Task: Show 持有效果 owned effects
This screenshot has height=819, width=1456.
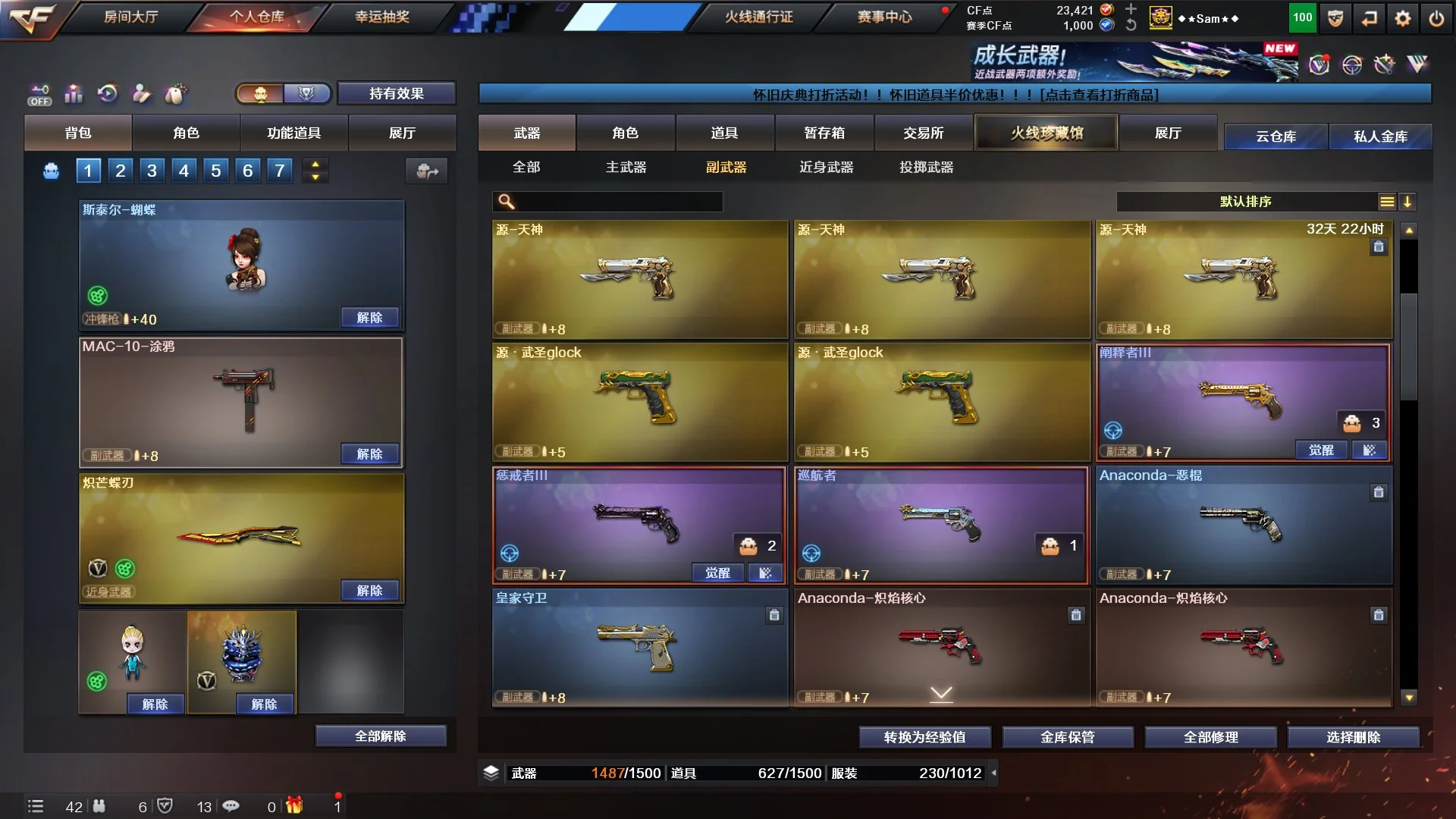Action: [x=396, y=93]
